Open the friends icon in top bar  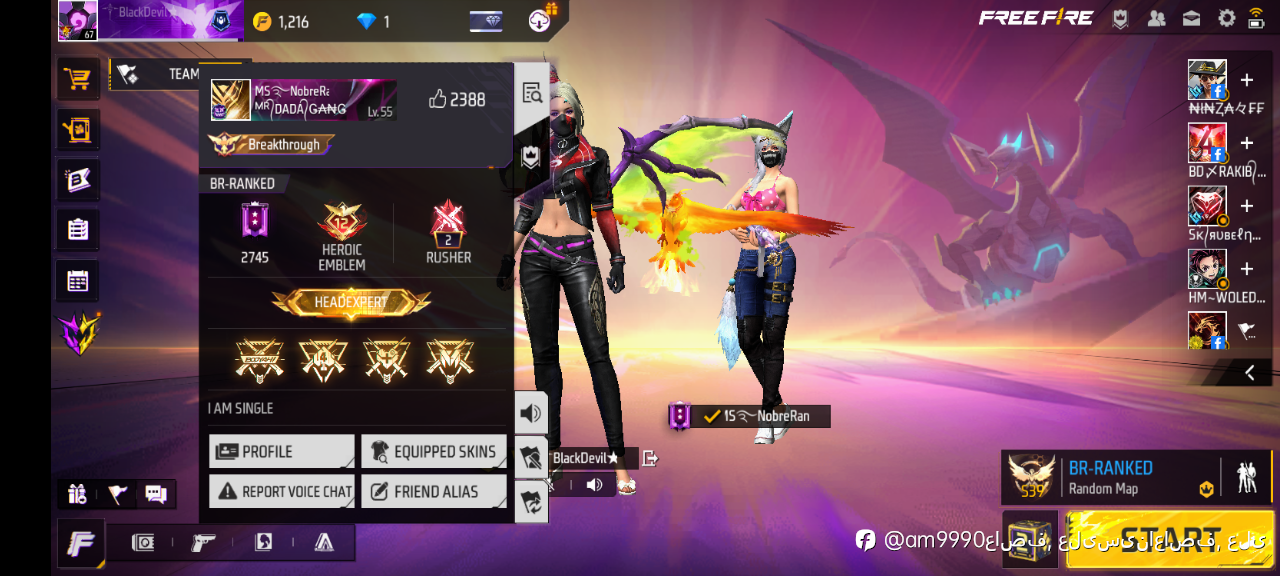[x=1156, y=18]
